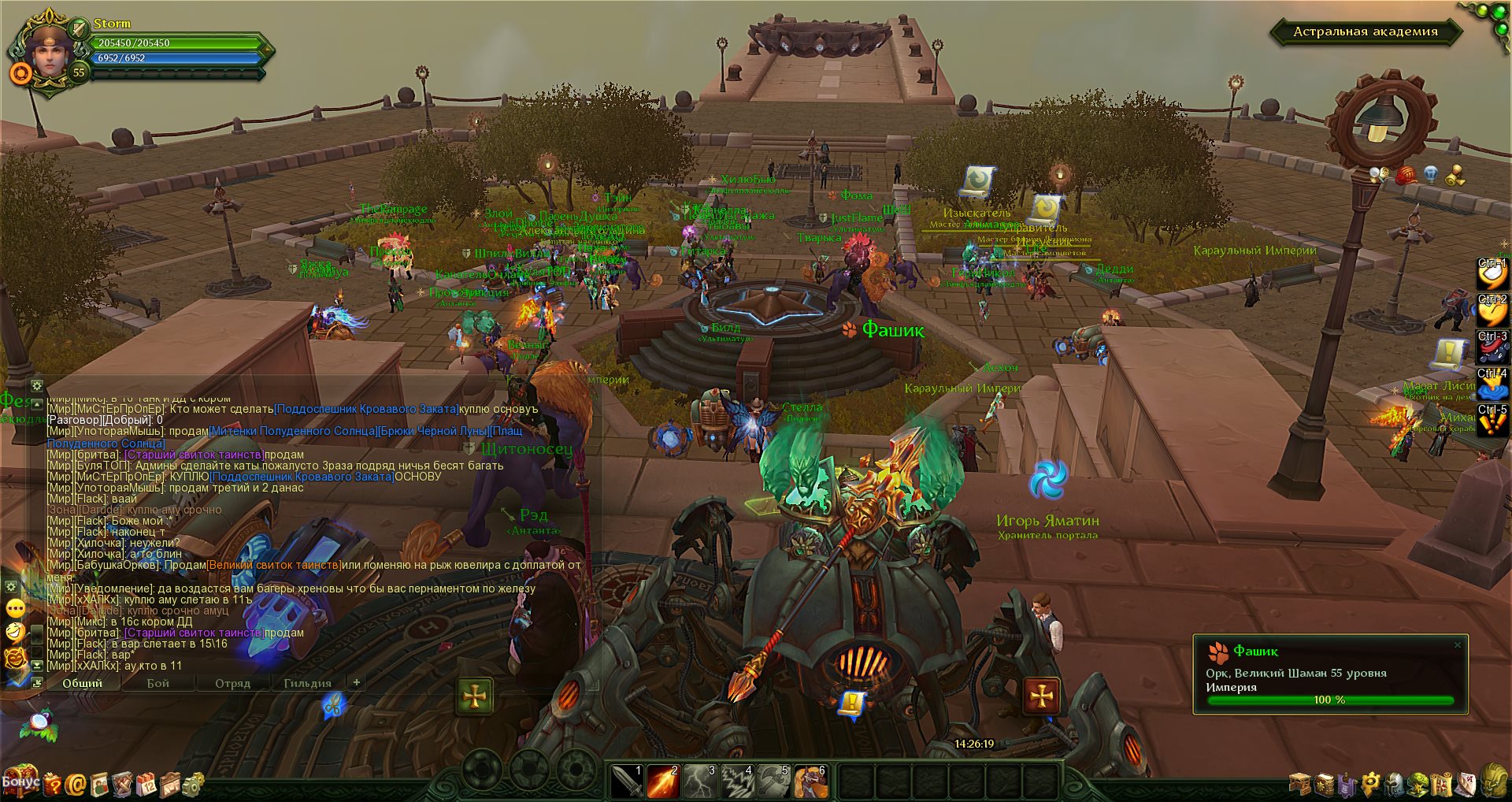Add a new chat tab with plus button
The width and height of the screenshot is (1512, 802).
356,682
